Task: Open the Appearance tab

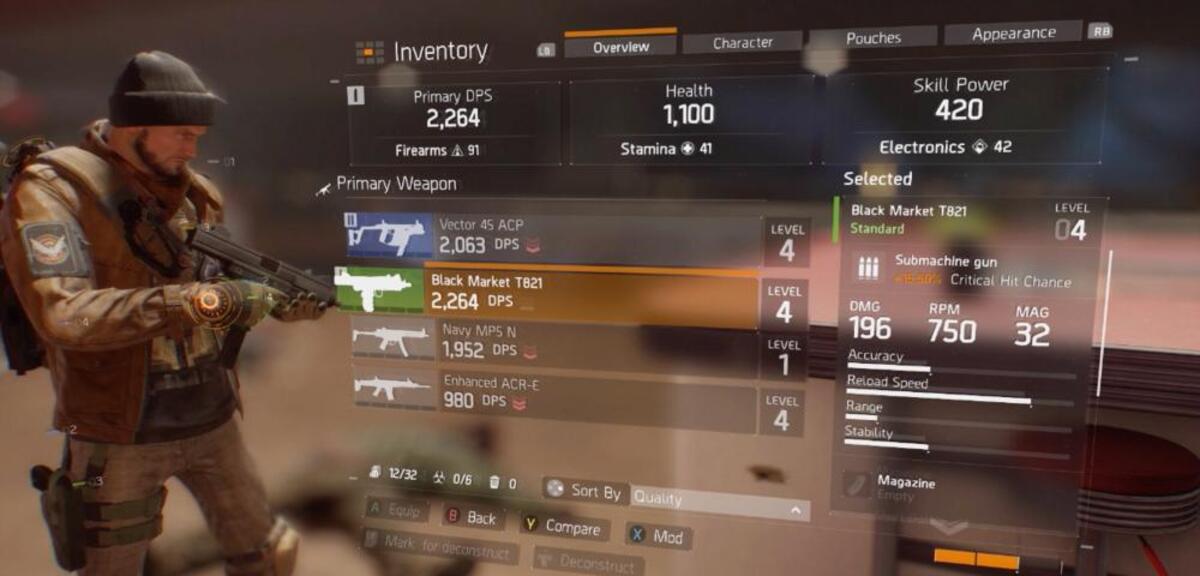Action: click(x=1013, y=33)
